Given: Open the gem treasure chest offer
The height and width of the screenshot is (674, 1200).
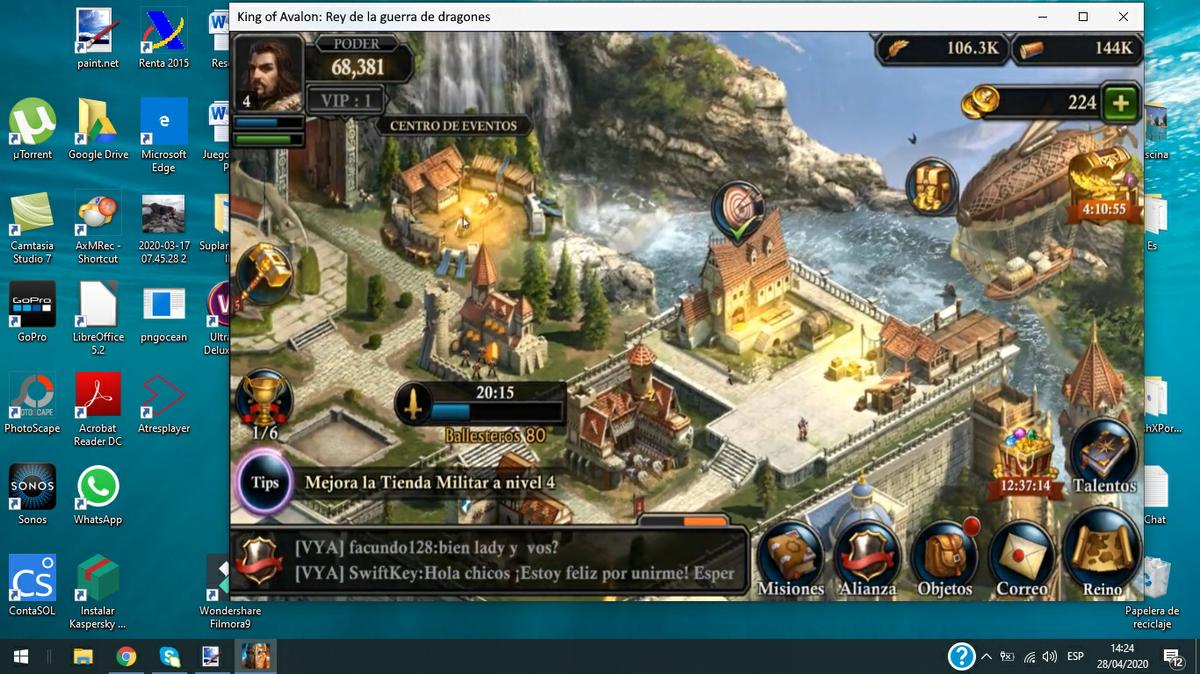Looking at the screenshot, I should (1026, 460).
